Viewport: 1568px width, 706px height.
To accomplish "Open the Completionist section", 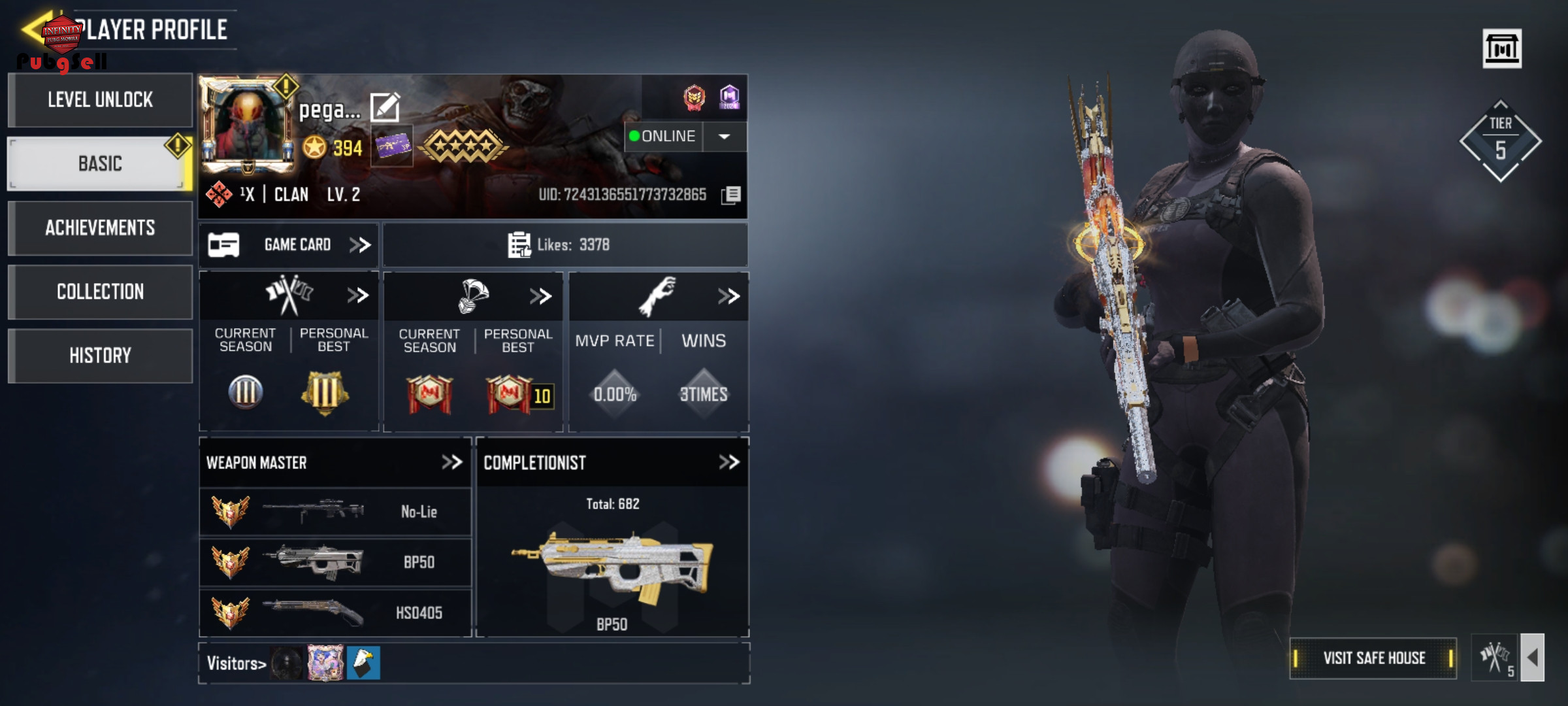I will click(728, 462).
